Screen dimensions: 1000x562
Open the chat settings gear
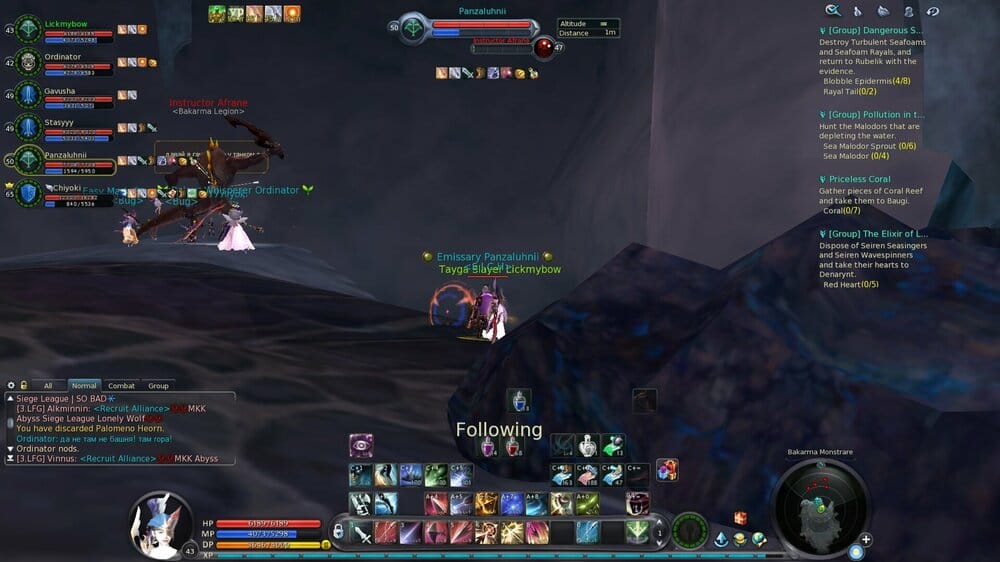click(11, 385)
